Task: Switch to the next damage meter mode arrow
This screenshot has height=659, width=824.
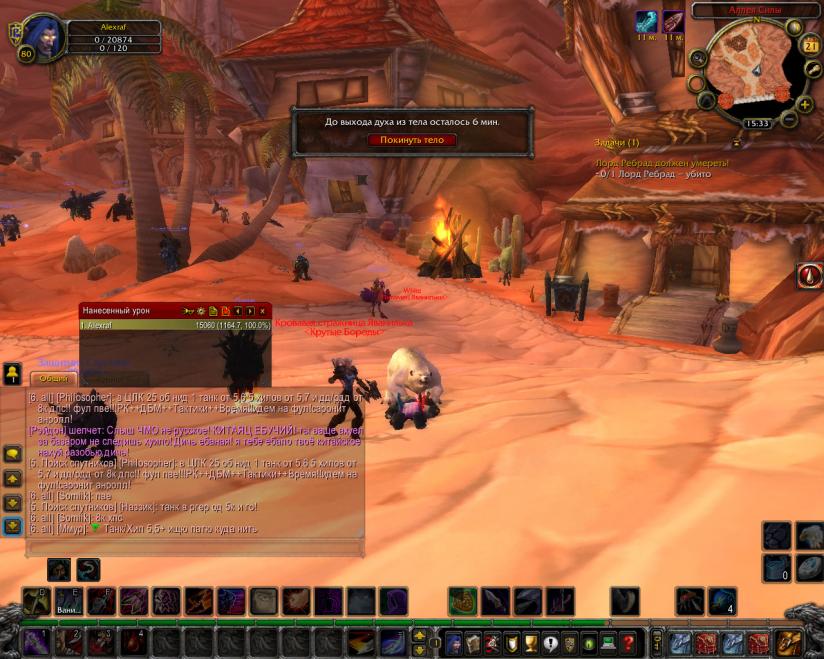Action: tap(250, 312)
